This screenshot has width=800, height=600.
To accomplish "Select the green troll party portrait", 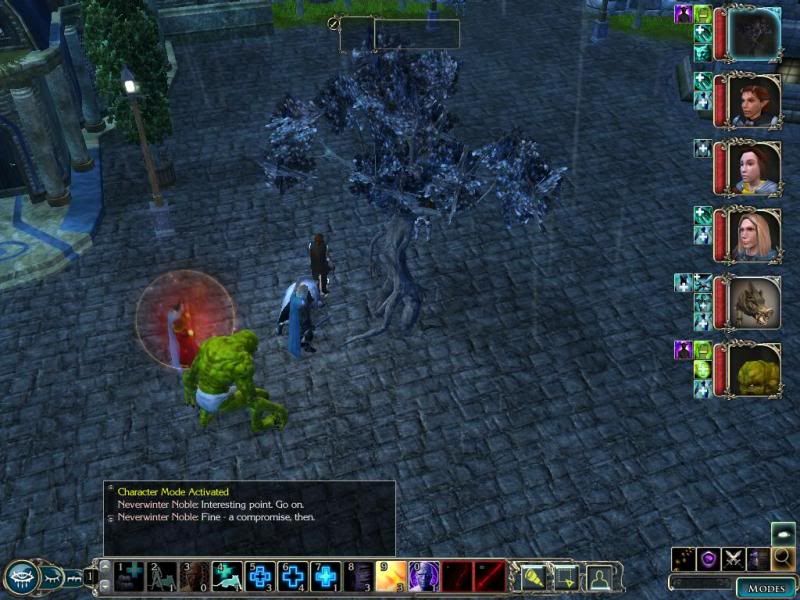I will click(754, 368).
